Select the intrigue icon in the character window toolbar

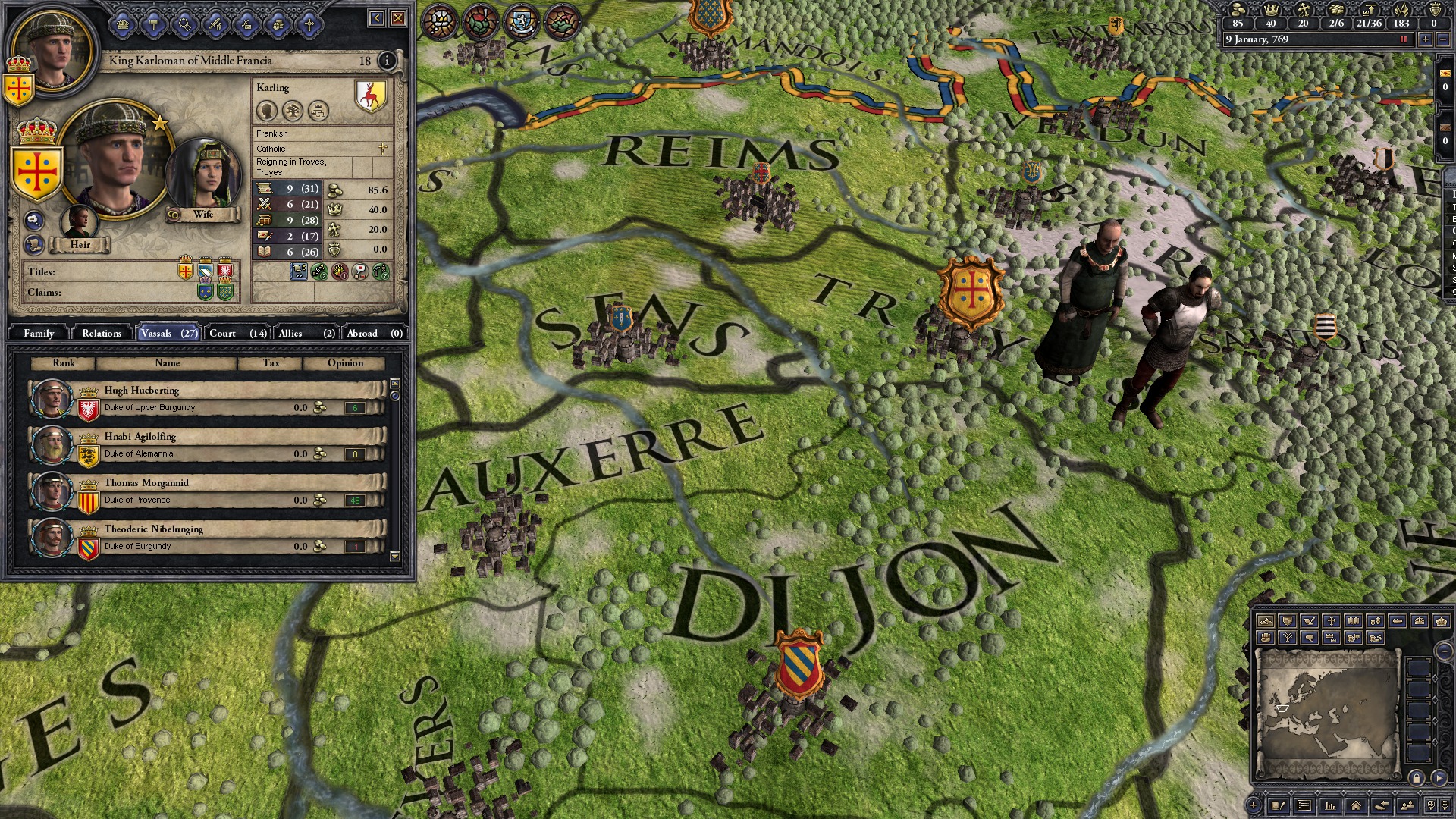pyautogui.click(x=187, y=25)
